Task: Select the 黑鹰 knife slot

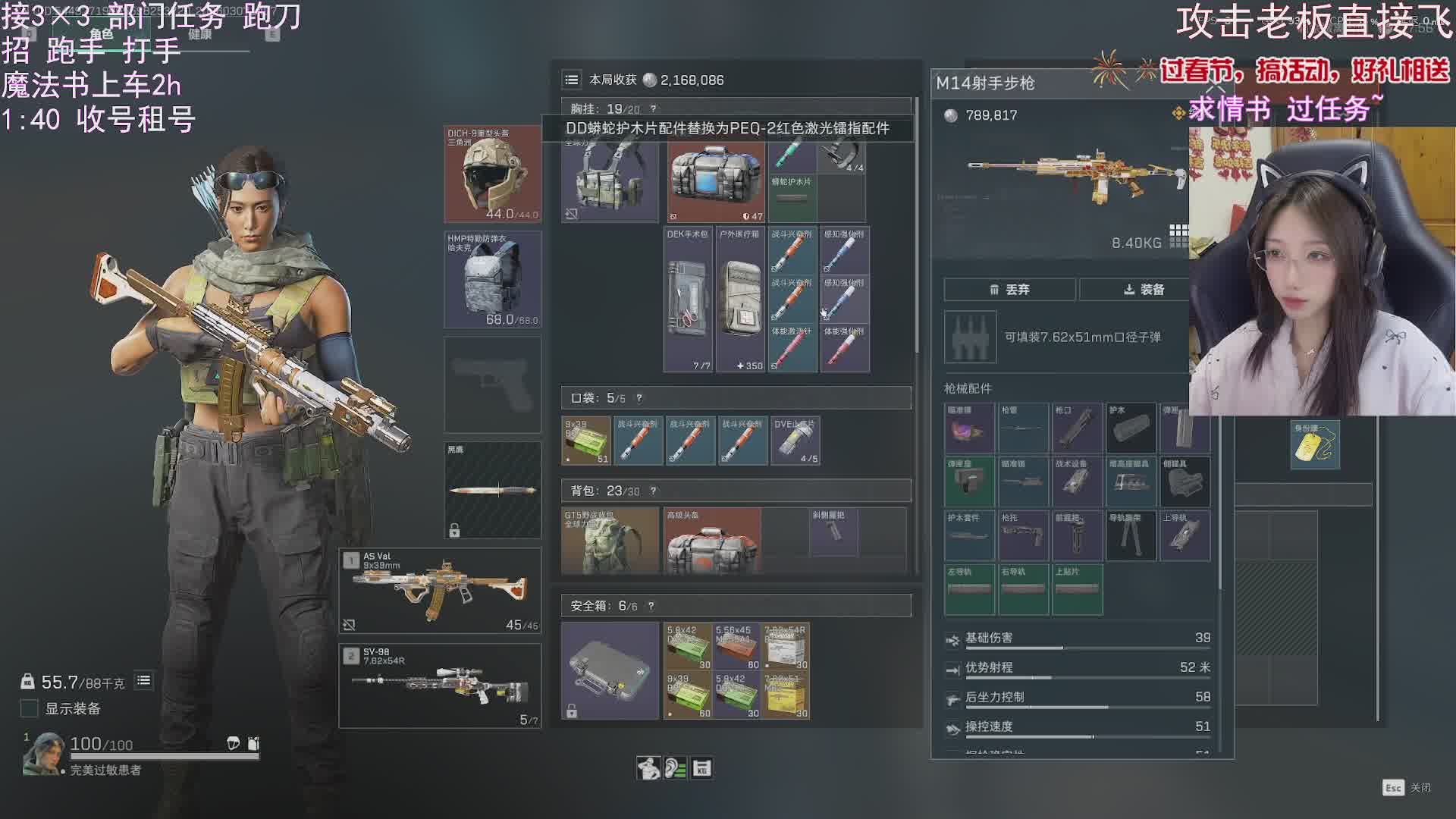Action: point(492,490)
